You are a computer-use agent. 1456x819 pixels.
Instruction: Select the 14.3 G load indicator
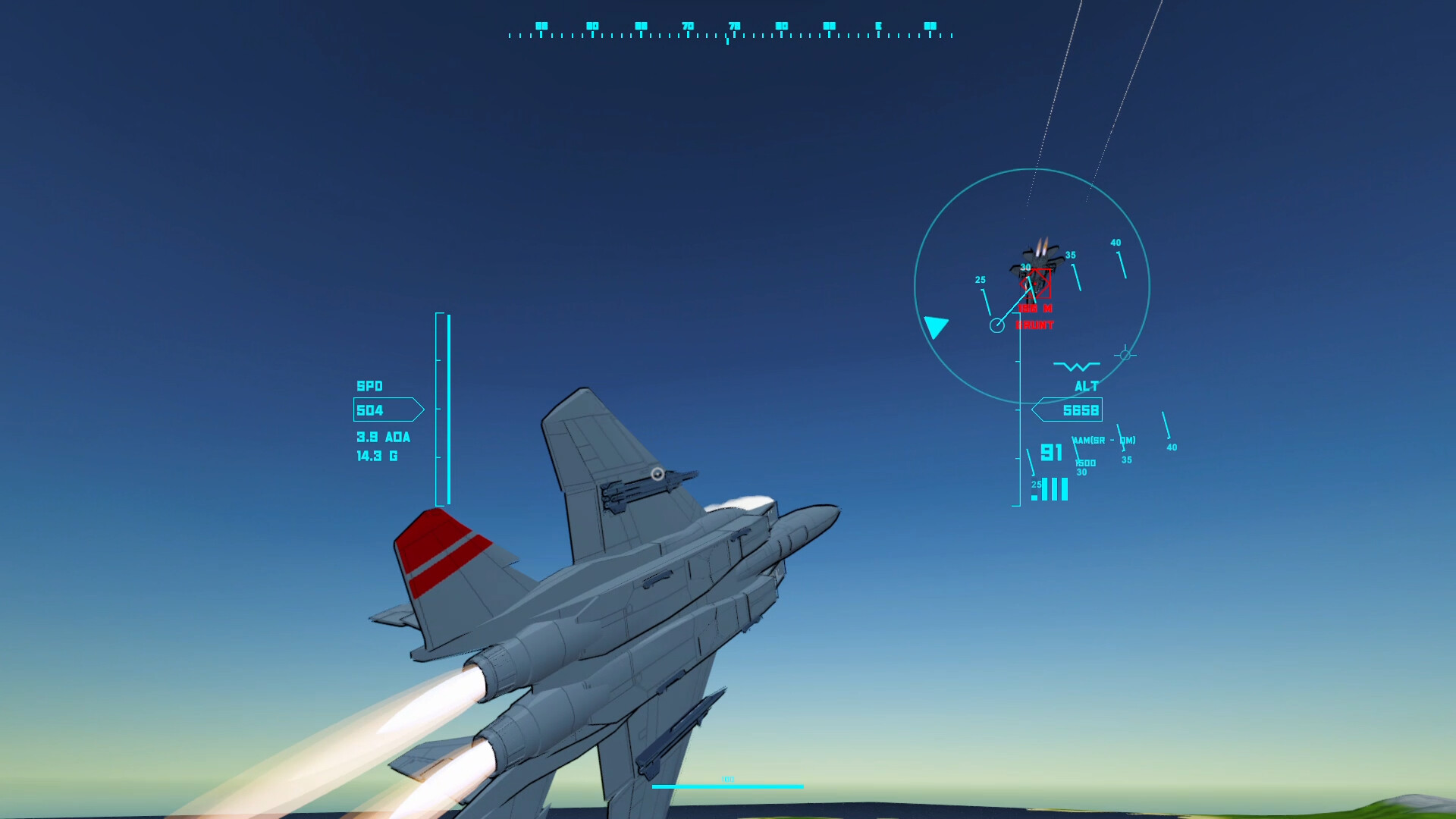pos(376,456)
